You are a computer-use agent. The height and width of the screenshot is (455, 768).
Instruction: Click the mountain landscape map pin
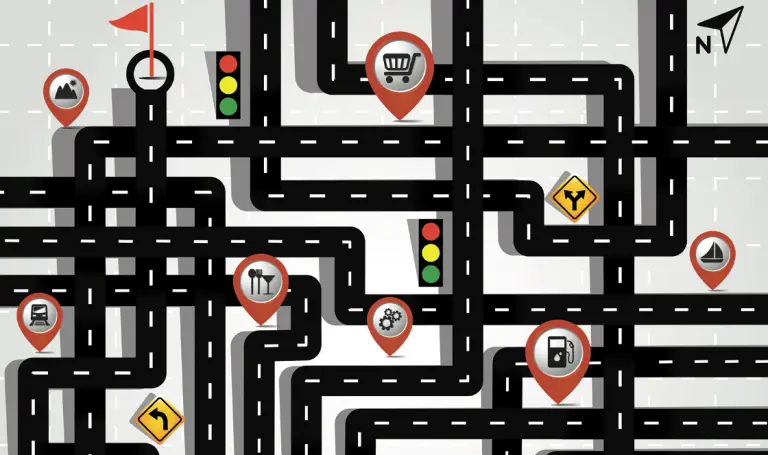(67, 90)
